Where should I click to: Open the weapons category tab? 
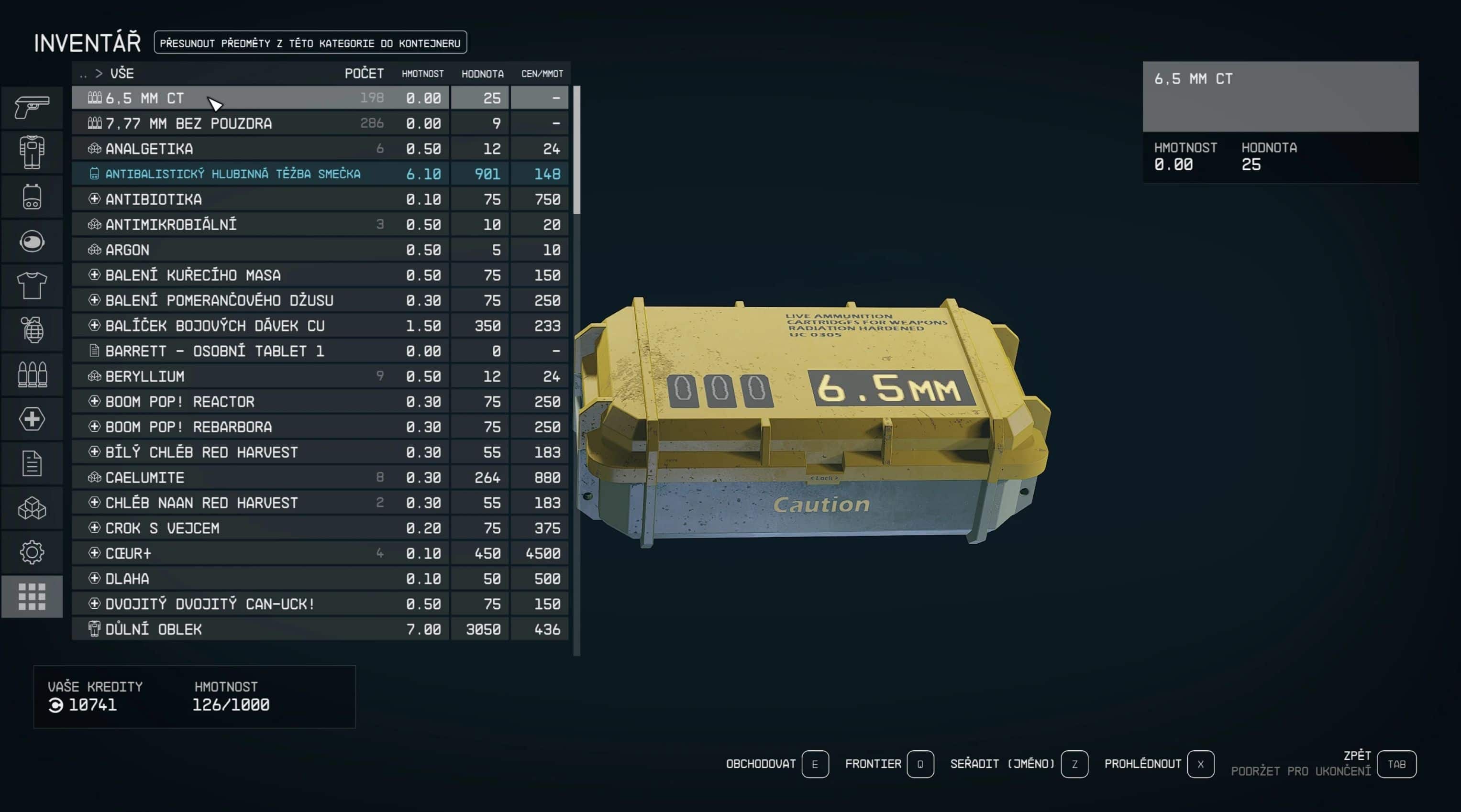tap(32, 107)
